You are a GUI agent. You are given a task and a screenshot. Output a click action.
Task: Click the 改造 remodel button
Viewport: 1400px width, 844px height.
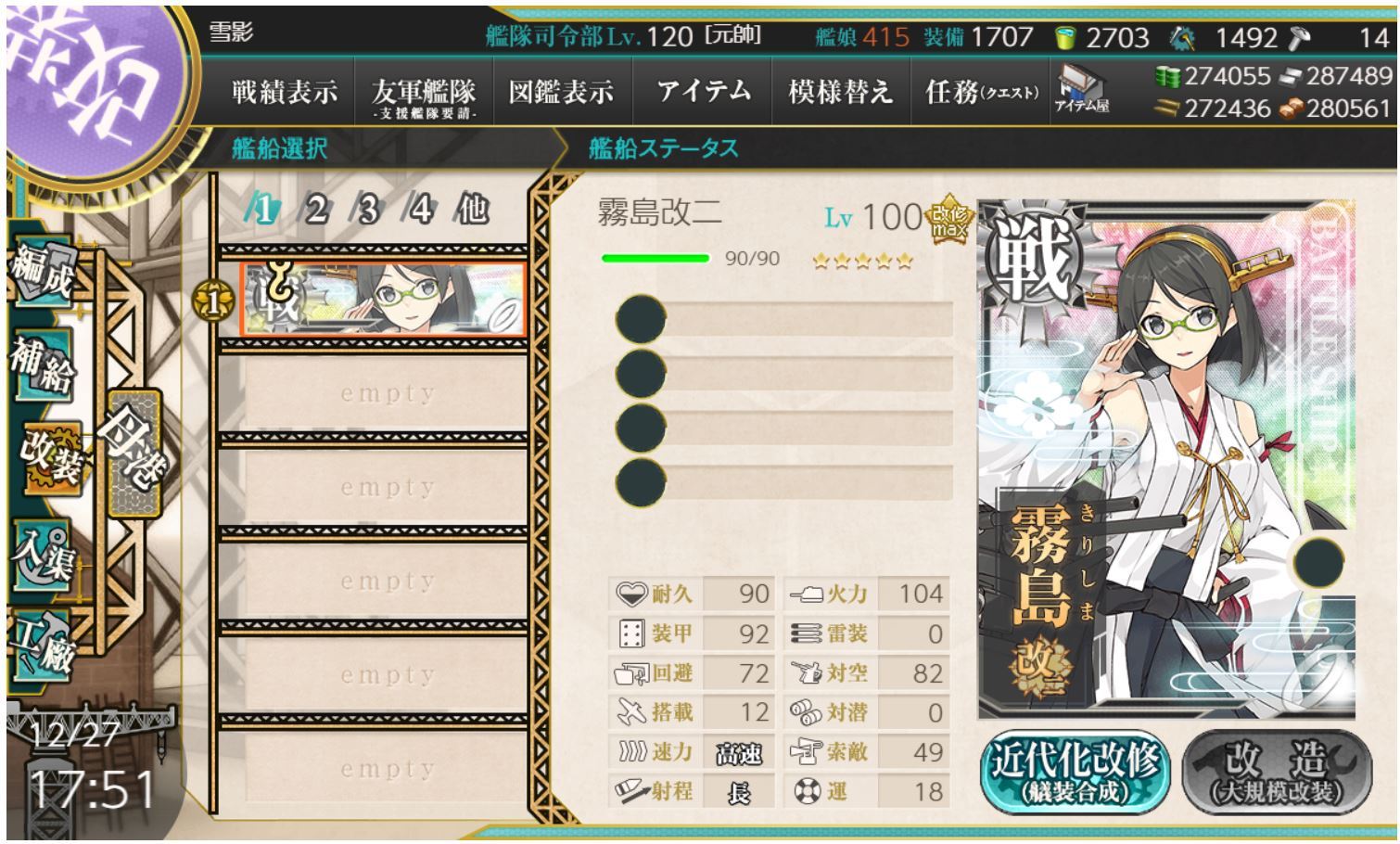coord(1276,773)
